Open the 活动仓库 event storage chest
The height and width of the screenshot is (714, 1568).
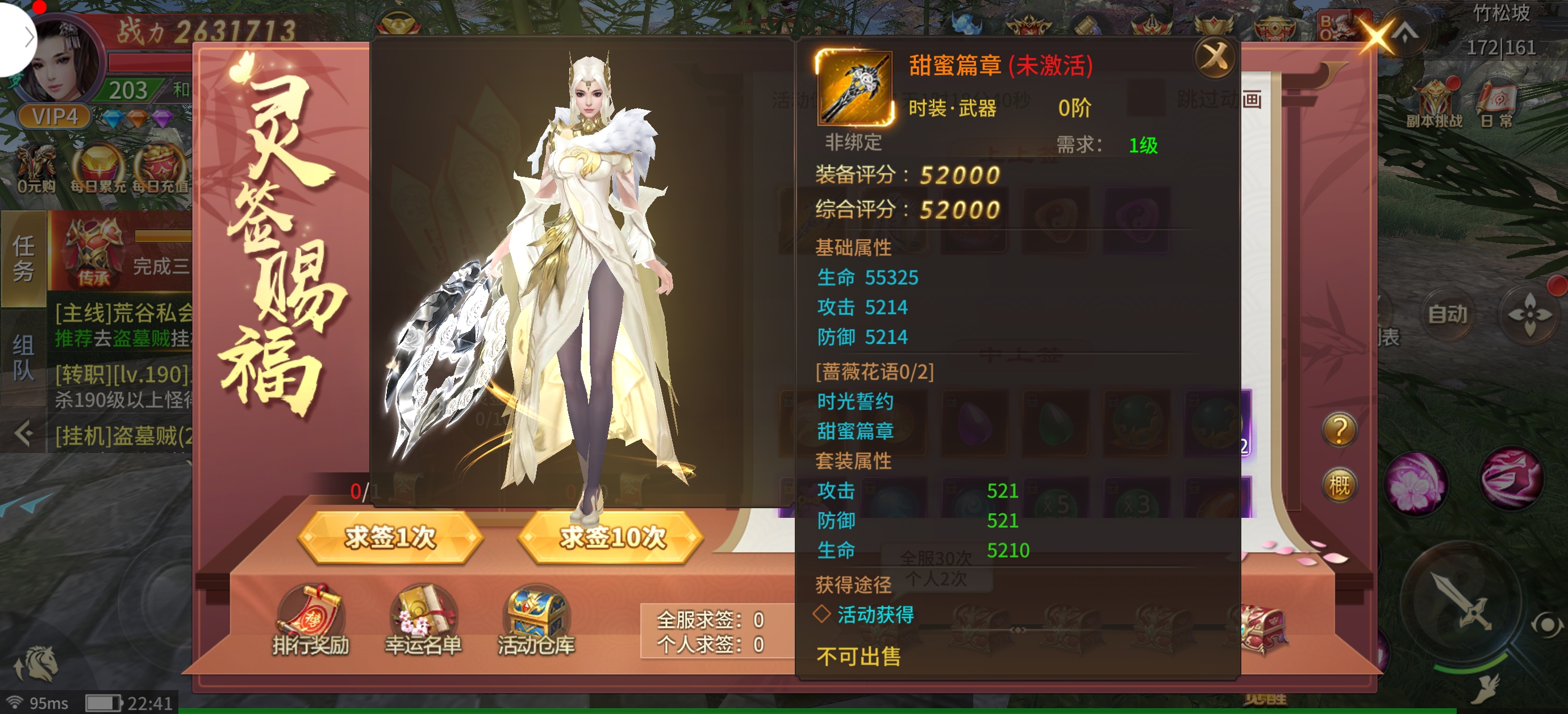pos(536,620)
